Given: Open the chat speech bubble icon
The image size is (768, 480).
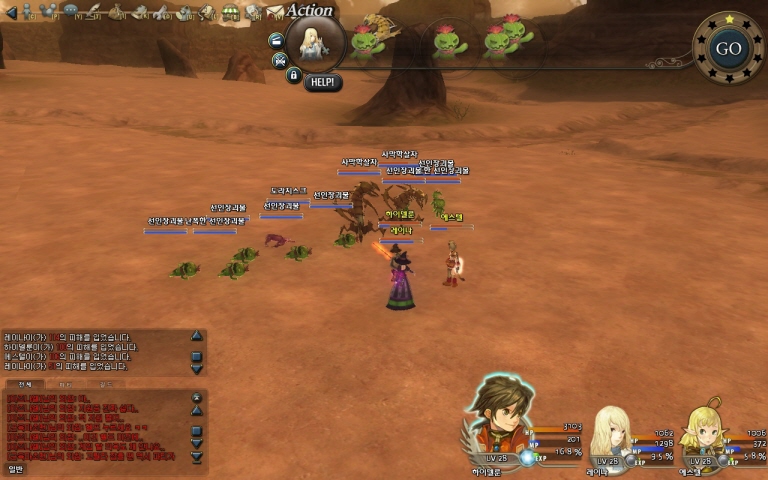Looking at the screenshot, I should tap(72, 11).
